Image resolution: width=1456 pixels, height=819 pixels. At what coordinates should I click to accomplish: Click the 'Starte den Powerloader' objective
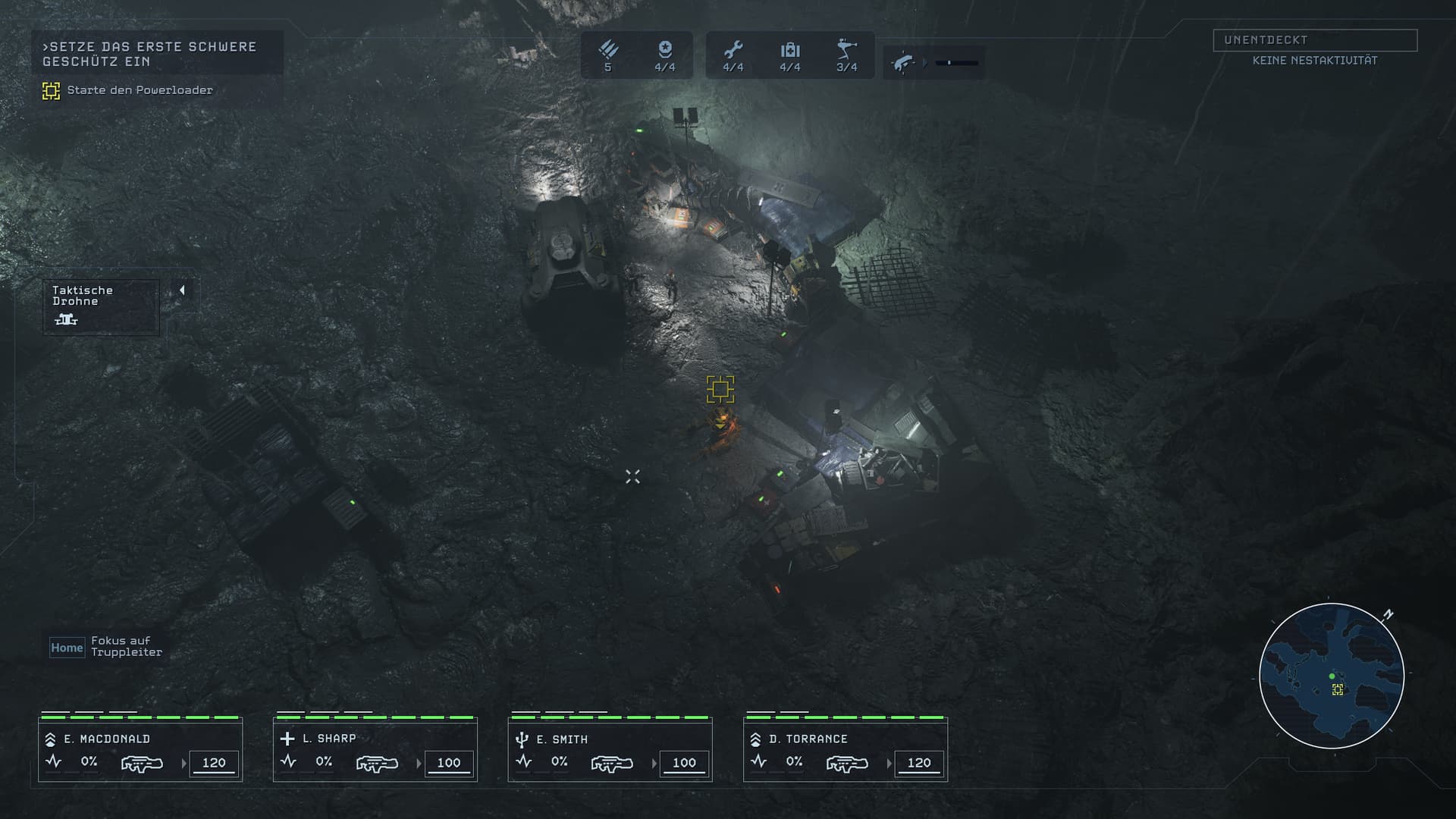(x=140, y=90)
